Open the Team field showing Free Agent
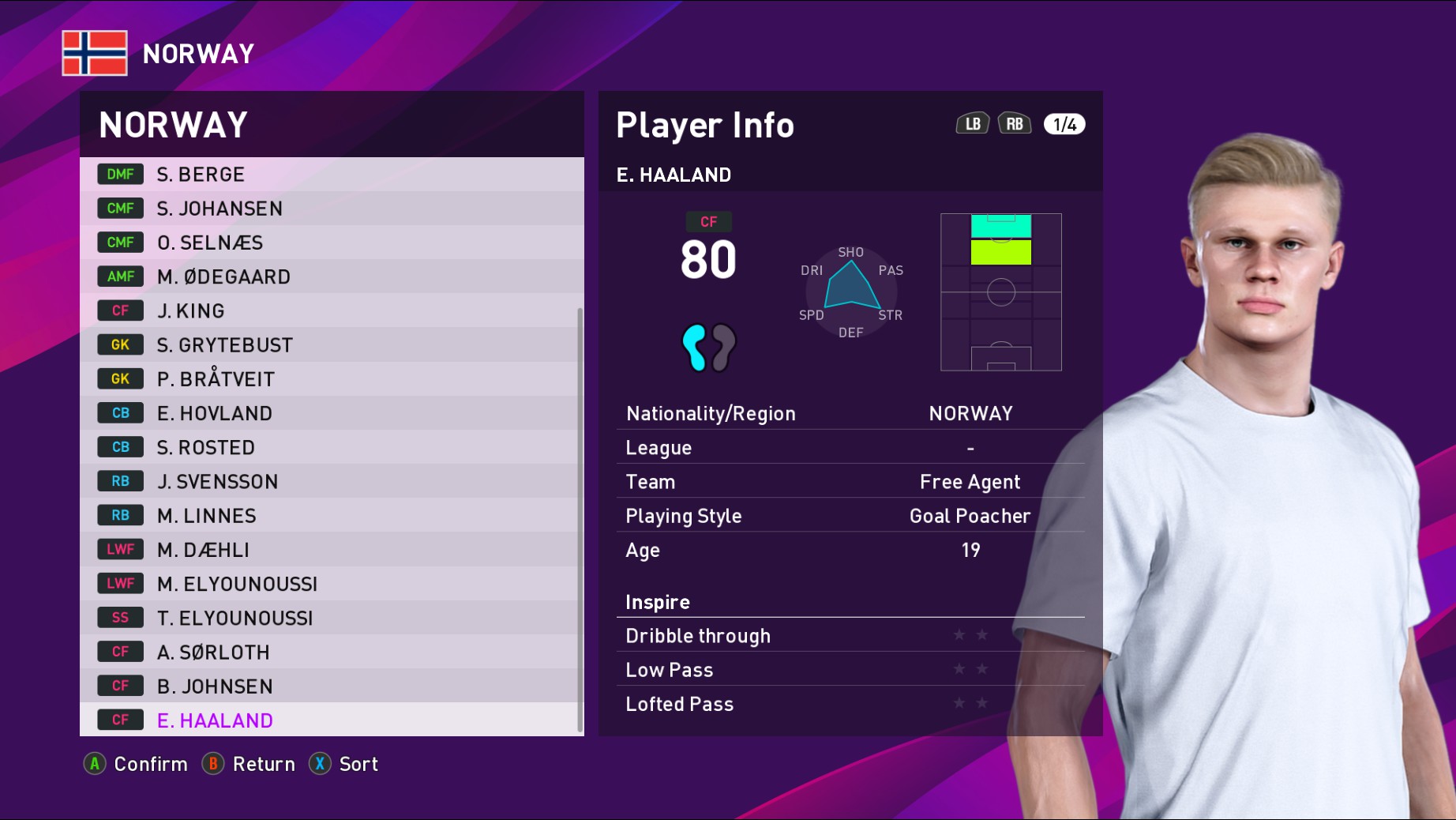Viewport: 1456px width, 820px height. click(850, 481)
